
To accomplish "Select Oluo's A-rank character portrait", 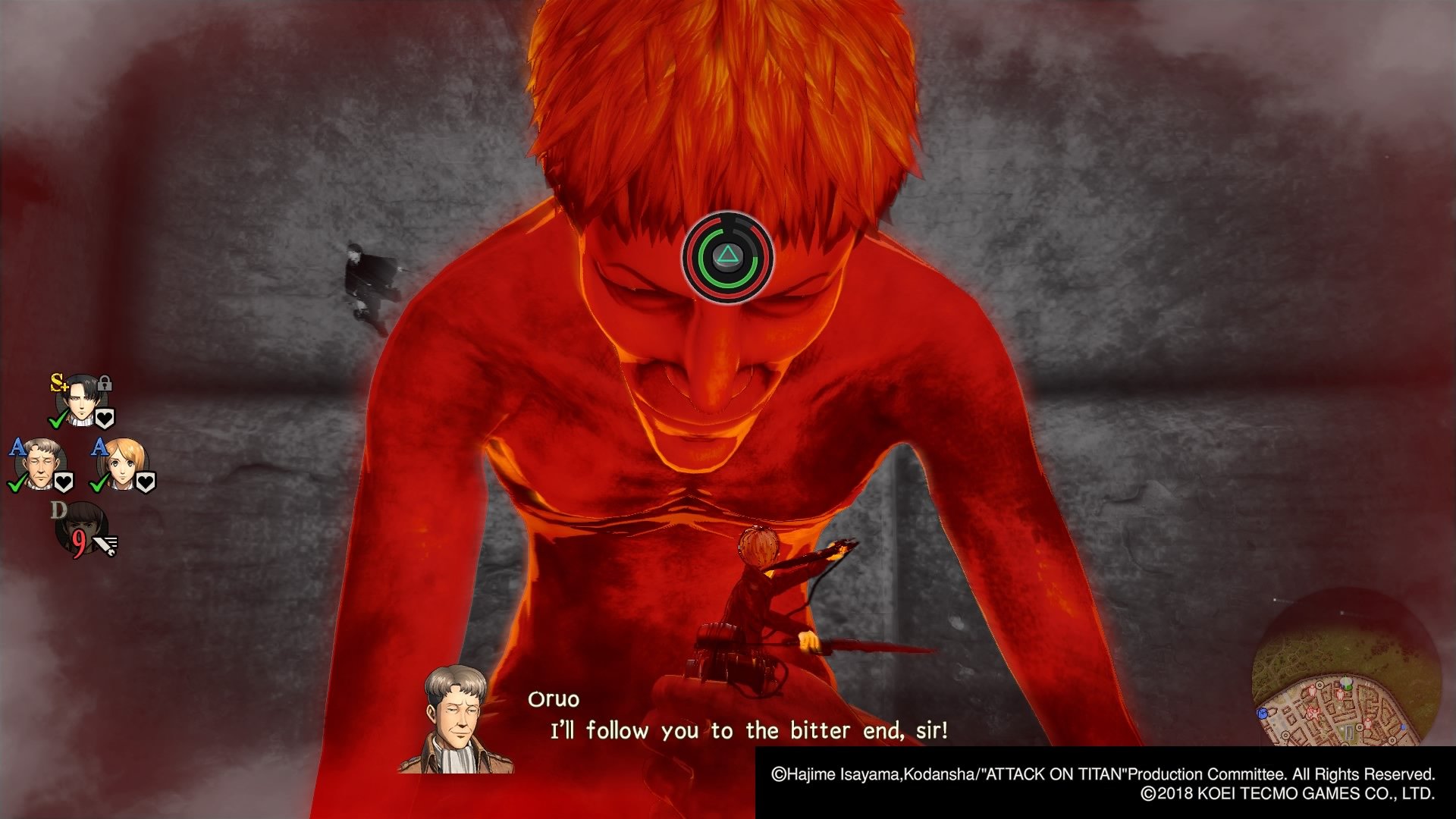I will click(40, 464).
